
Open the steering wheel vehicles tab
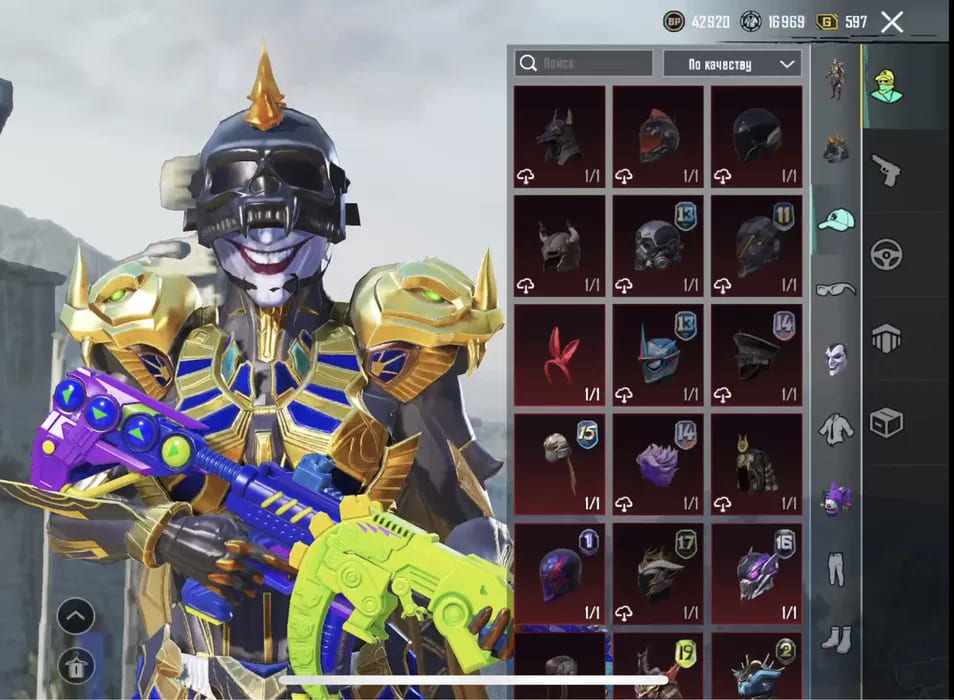coord(886,254)
